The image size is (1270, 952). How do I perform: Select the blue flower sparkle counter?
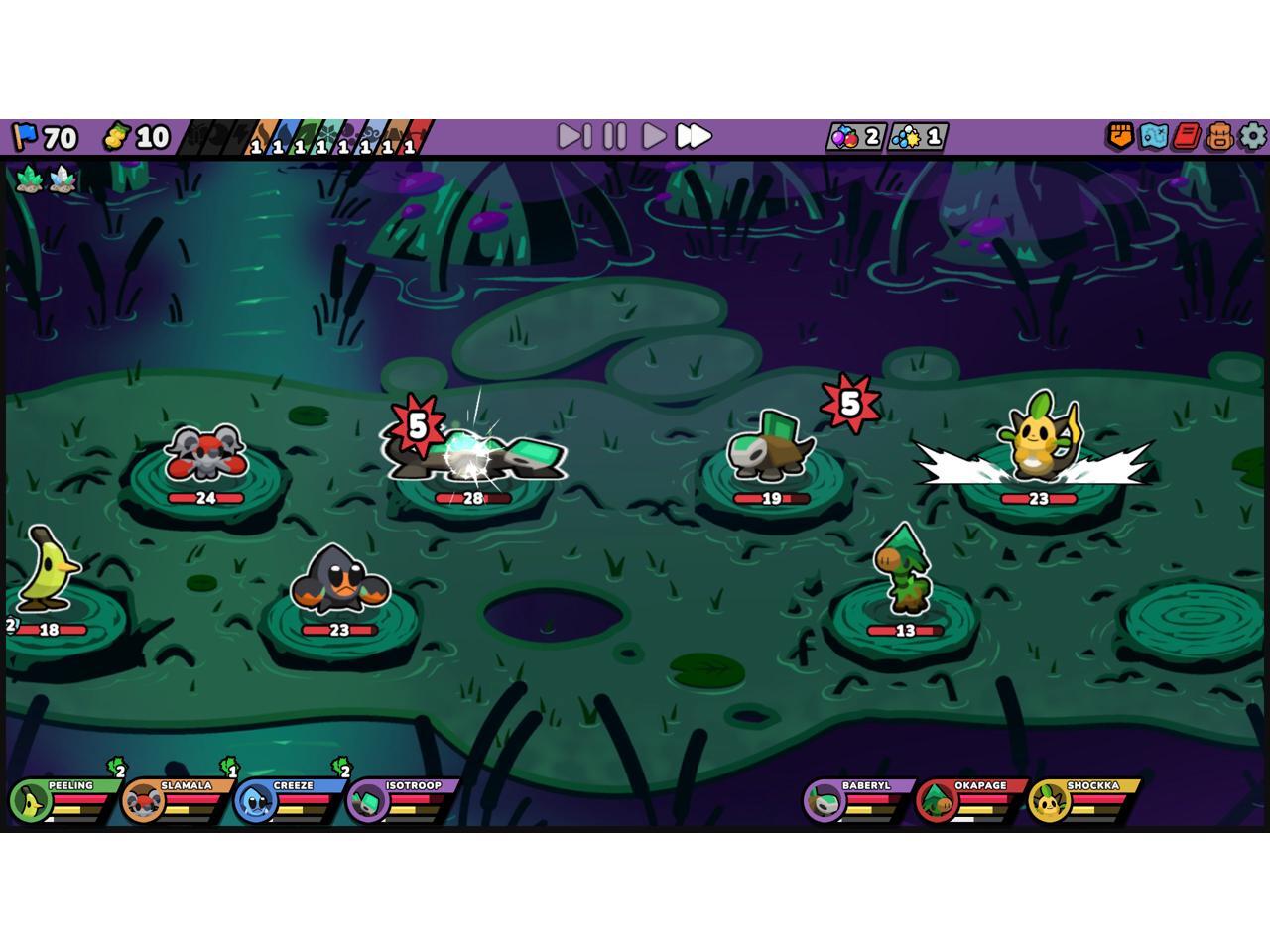pyautogui.click(x=907, y=137)
